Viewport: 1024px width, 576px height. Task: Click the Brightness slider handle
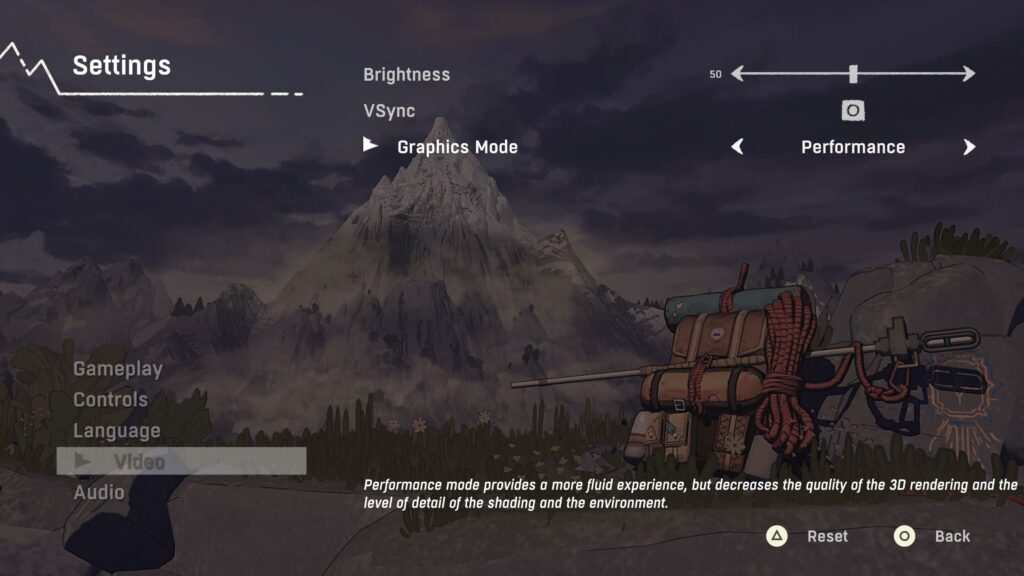click(853, 74)
